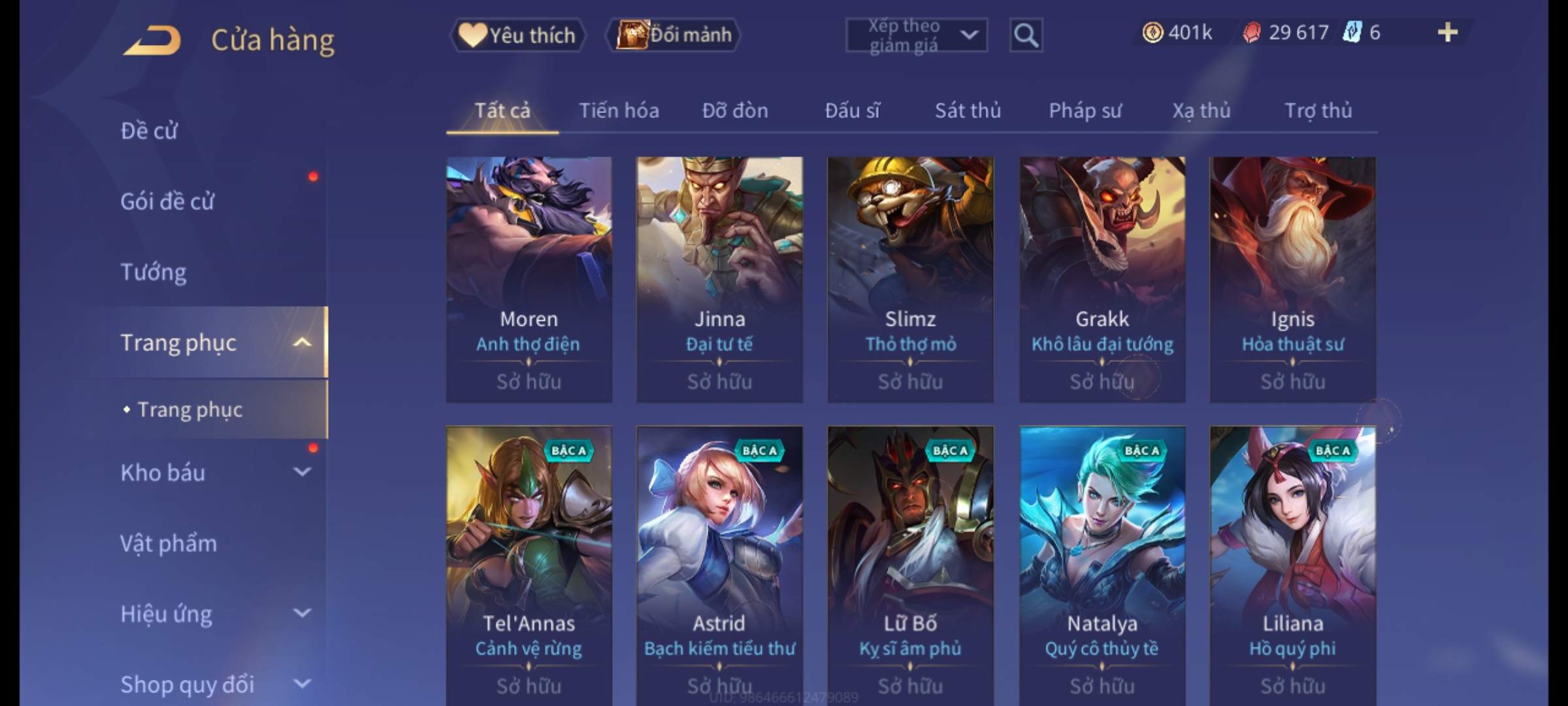Open the Tướng shop section
1568x706 pixels.
[x=154, y=272]
